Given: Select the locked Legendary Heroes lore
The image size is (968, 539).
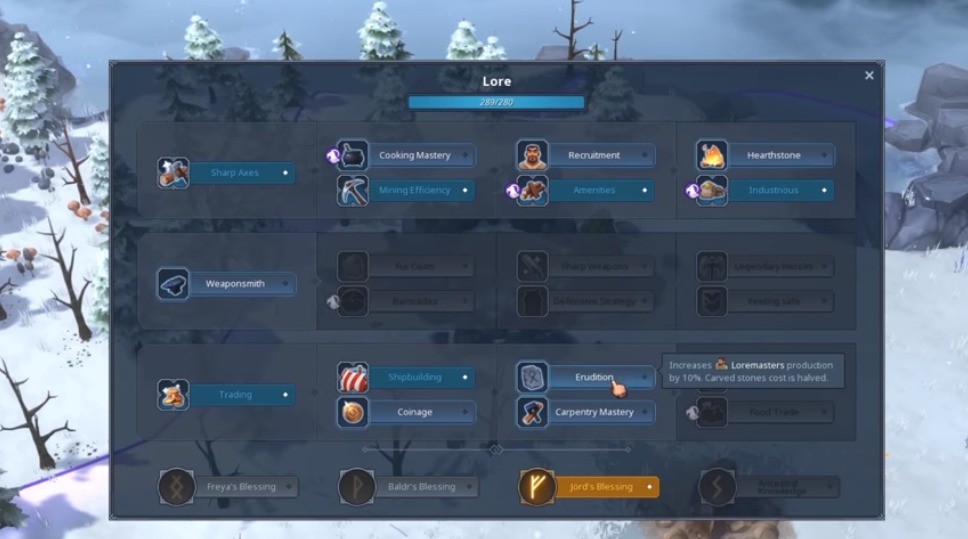Looking at the screenshot, I should point(774,267).
